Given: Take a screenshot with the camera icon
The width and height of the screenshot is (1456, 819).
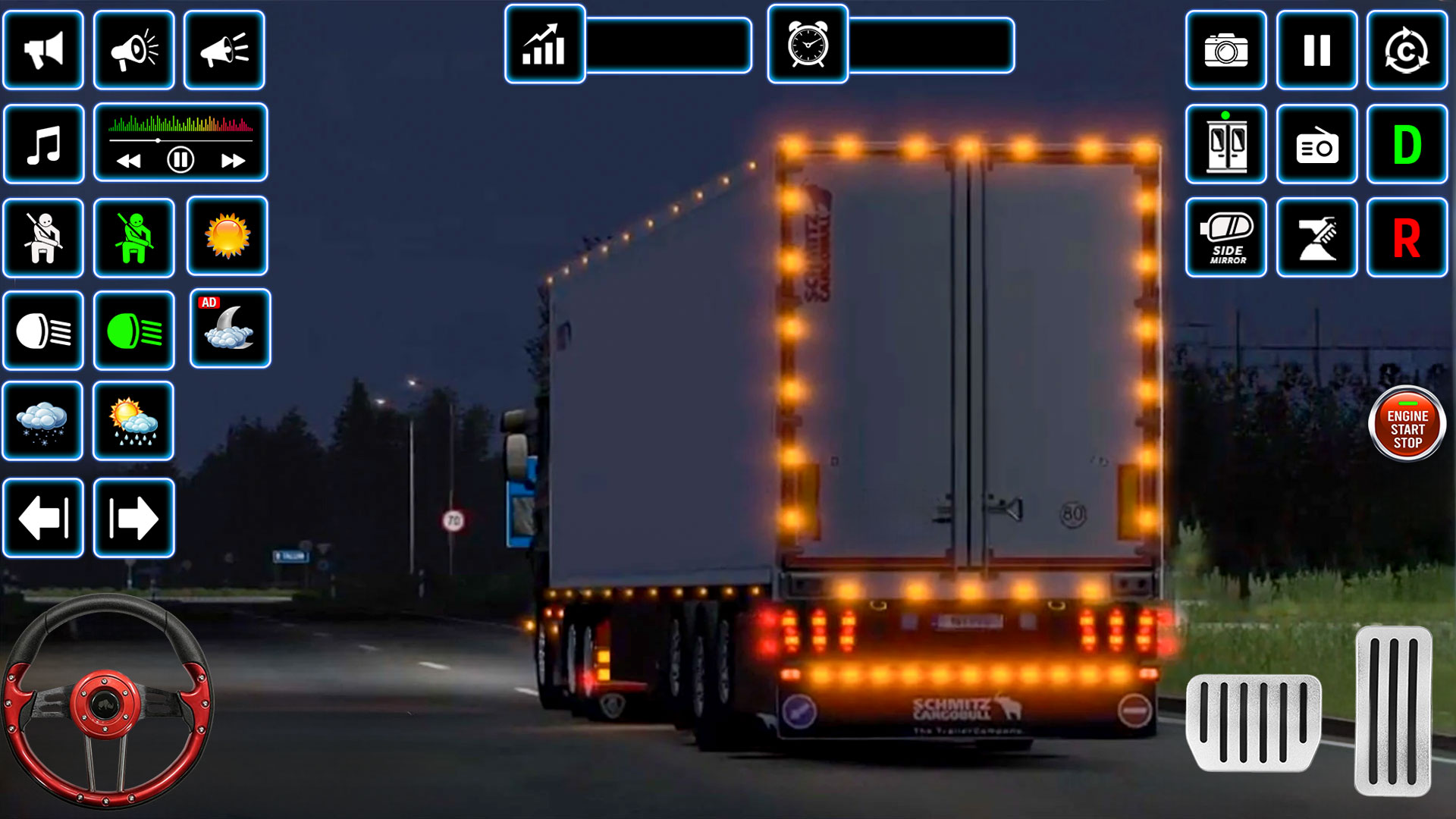Looking at the screenshot, I should click(x=1225, y=50).
